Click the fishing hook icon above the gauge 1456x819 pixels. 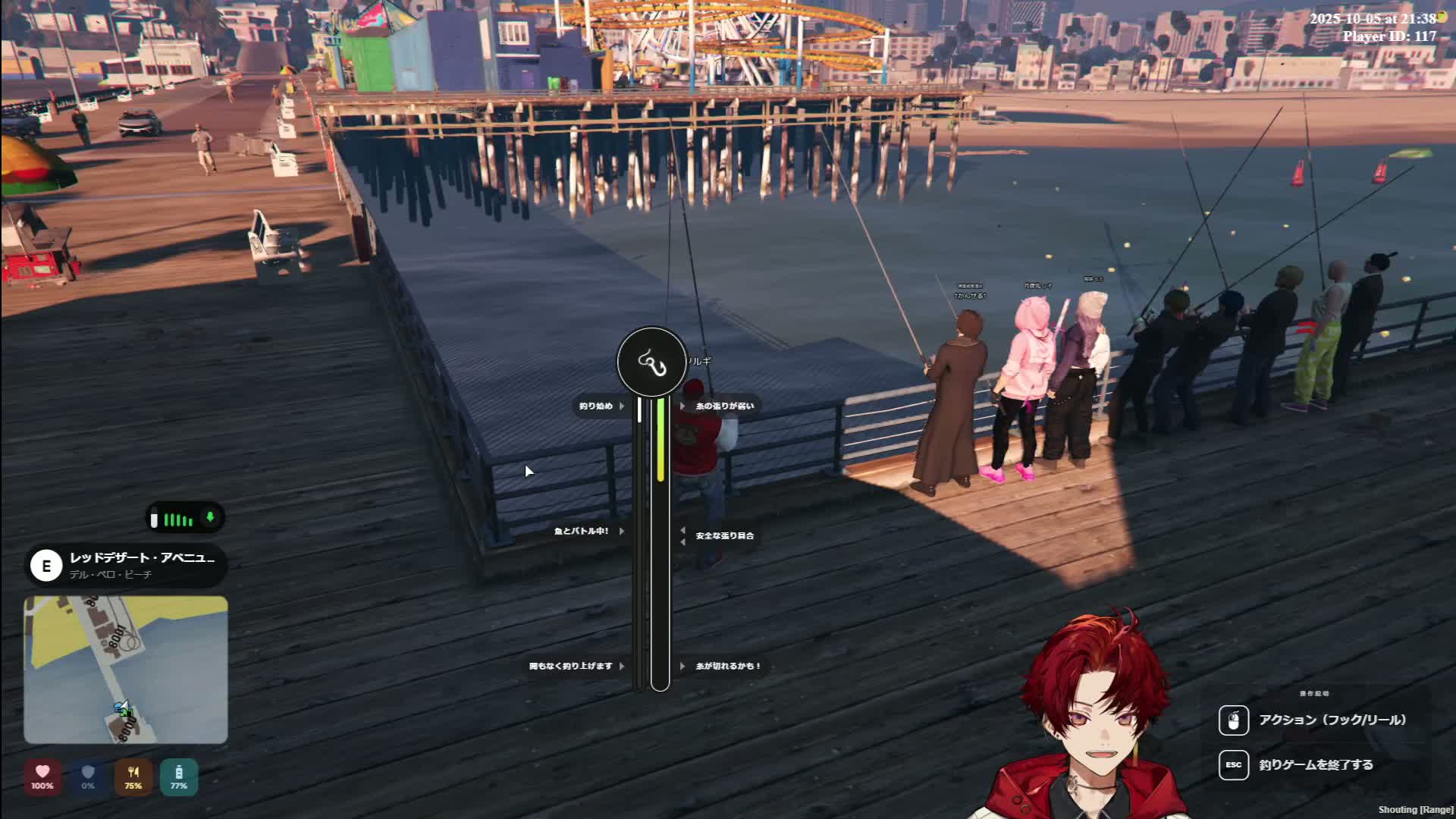pos(651,363)
